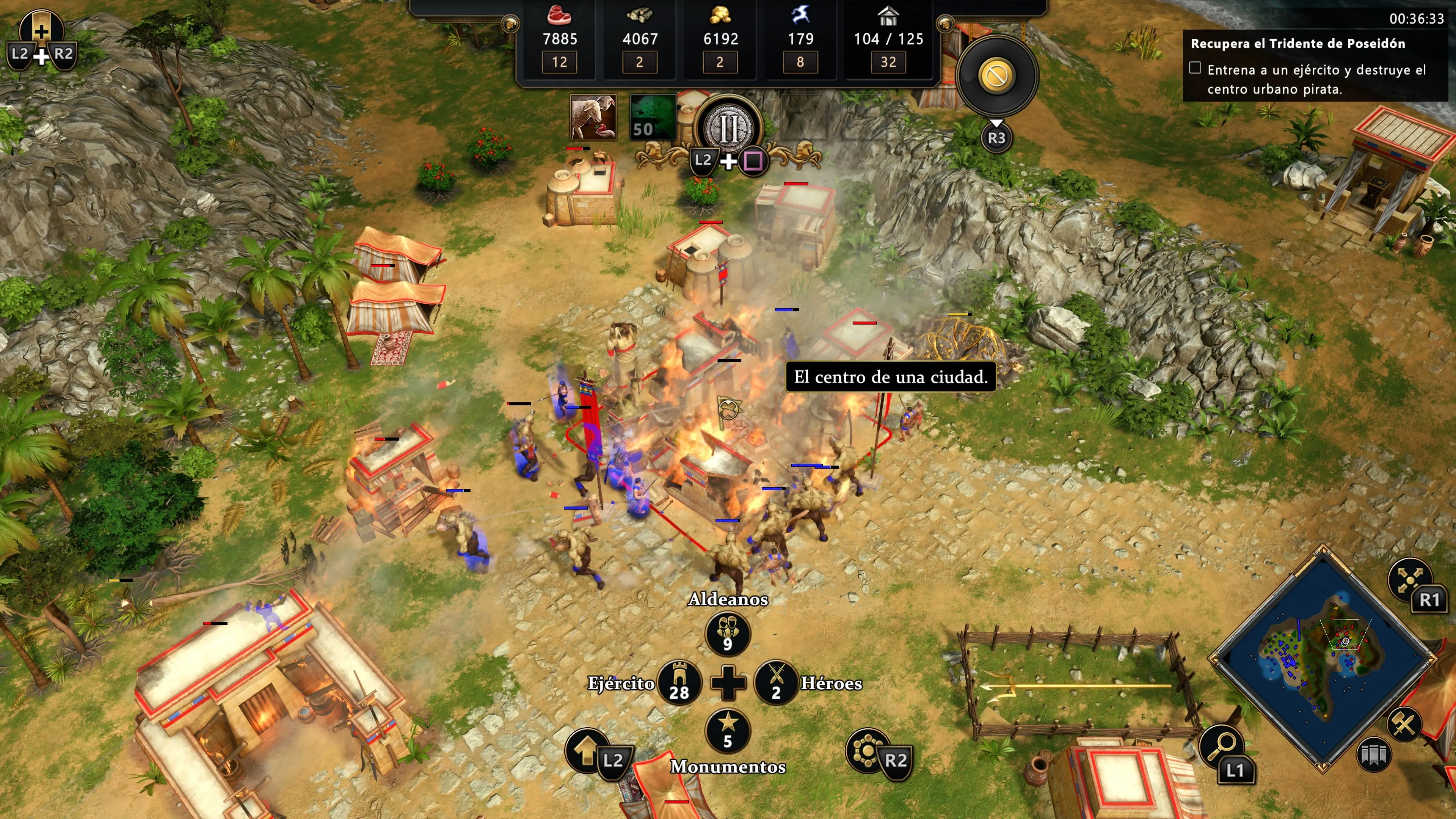
Task: Click the shield-with-plus icon in the corner
Action: [41, 30]
